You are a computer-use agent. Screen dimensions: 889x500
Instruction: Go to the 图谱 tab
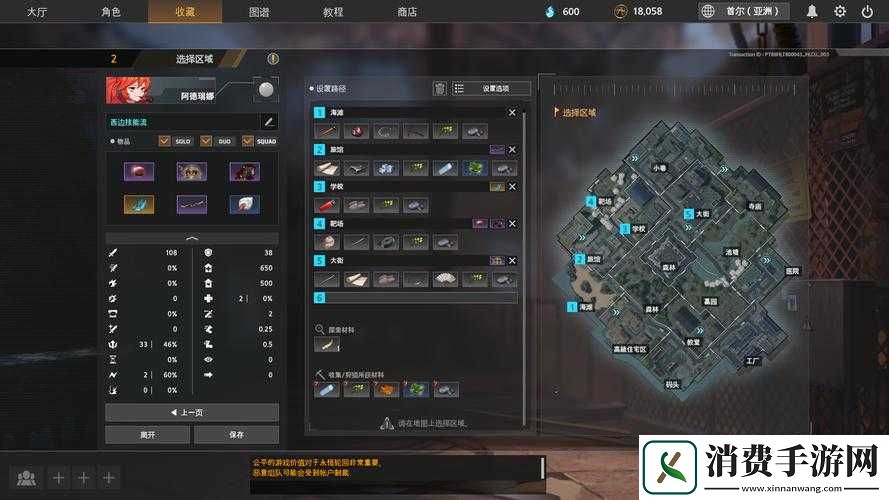pos(258,11)
